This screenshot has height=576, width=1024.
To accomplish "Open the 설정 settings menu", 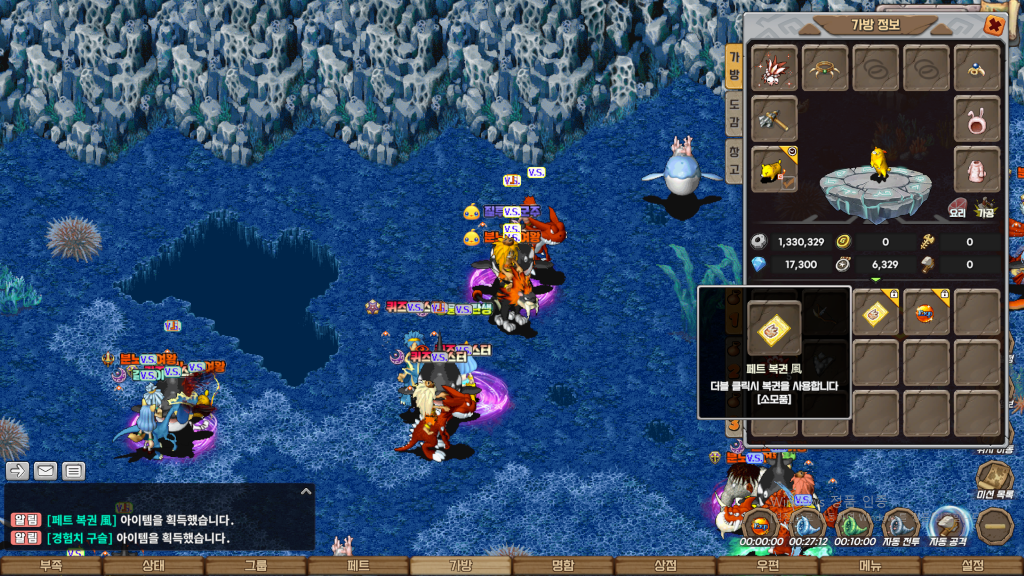I will (x=972, y=566).
